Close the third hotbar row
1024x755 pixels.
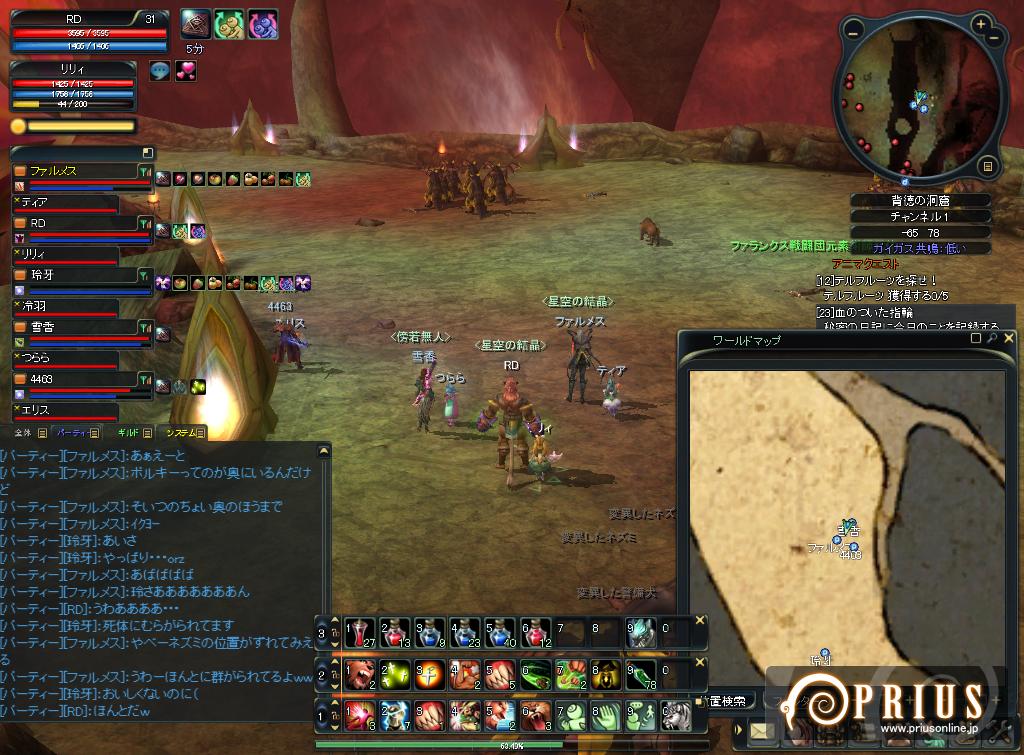pos(700,621)
